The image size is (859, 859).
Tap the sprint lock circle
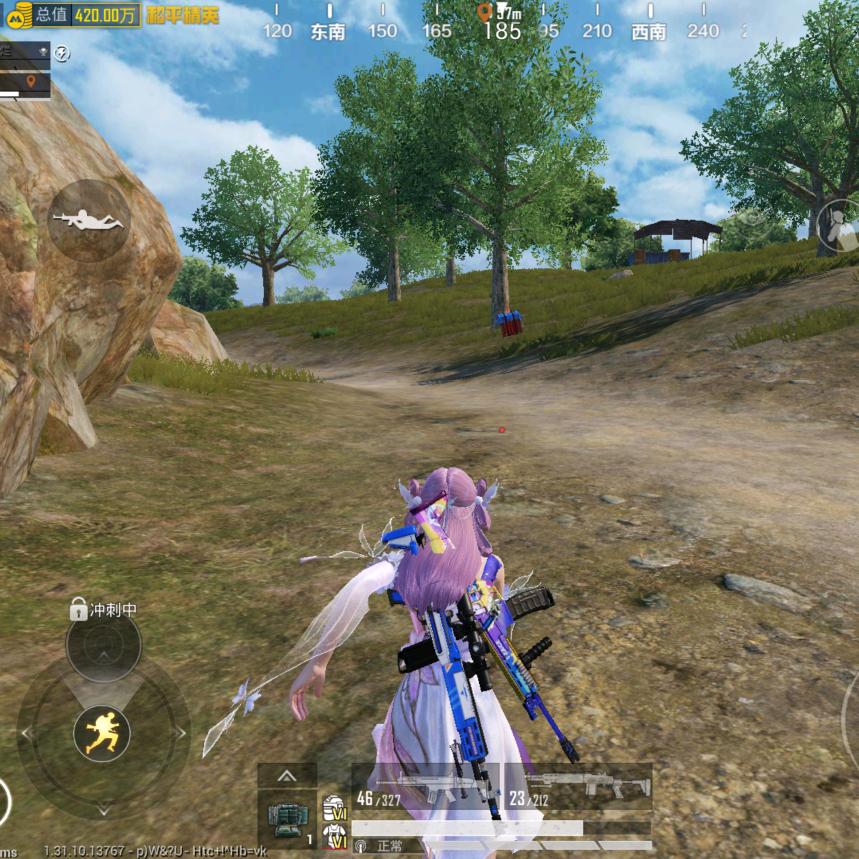[x=103, y=646]
